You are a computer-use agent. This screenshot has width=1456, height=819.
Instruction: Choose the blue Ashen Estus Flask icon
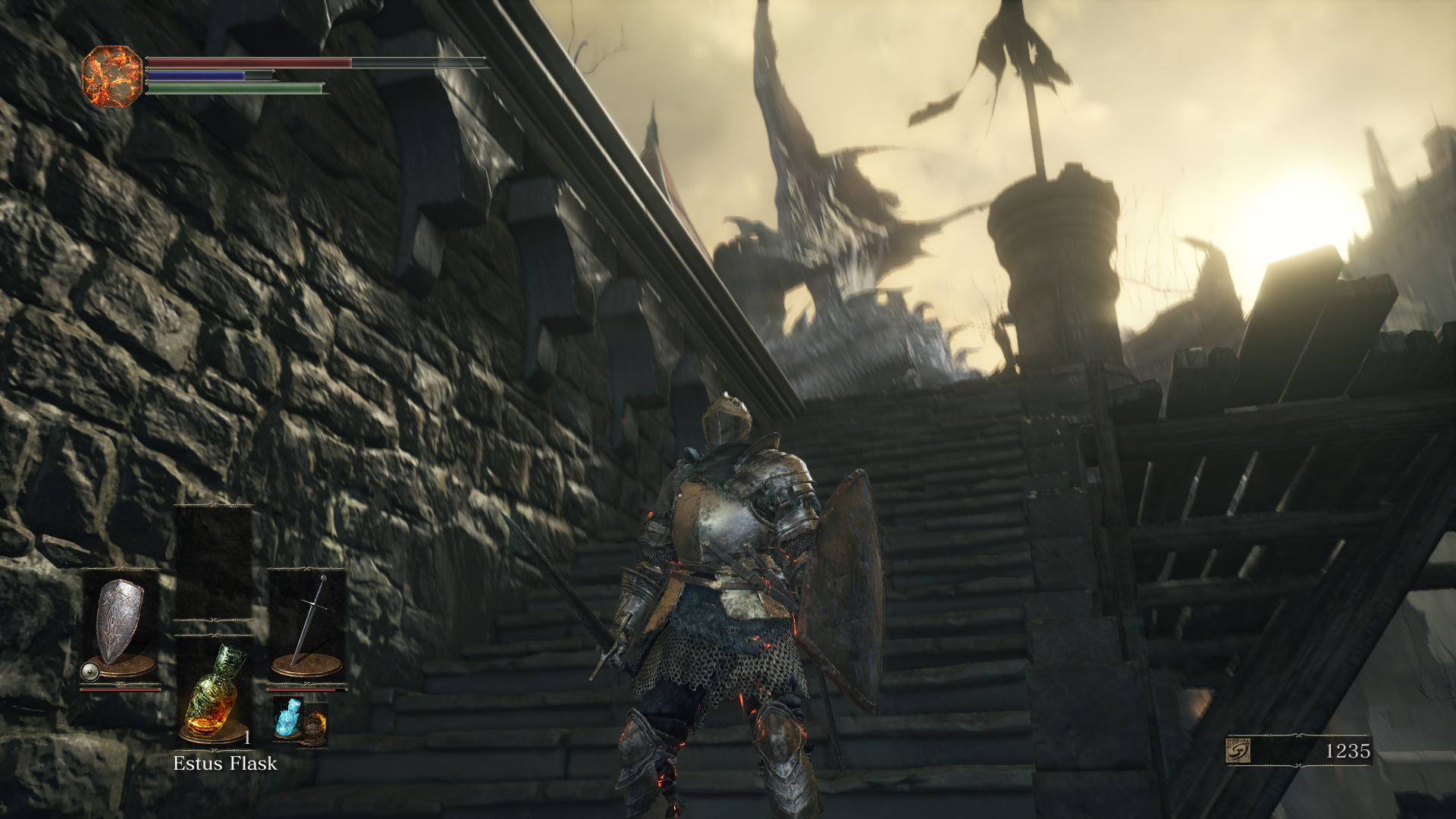287,717
